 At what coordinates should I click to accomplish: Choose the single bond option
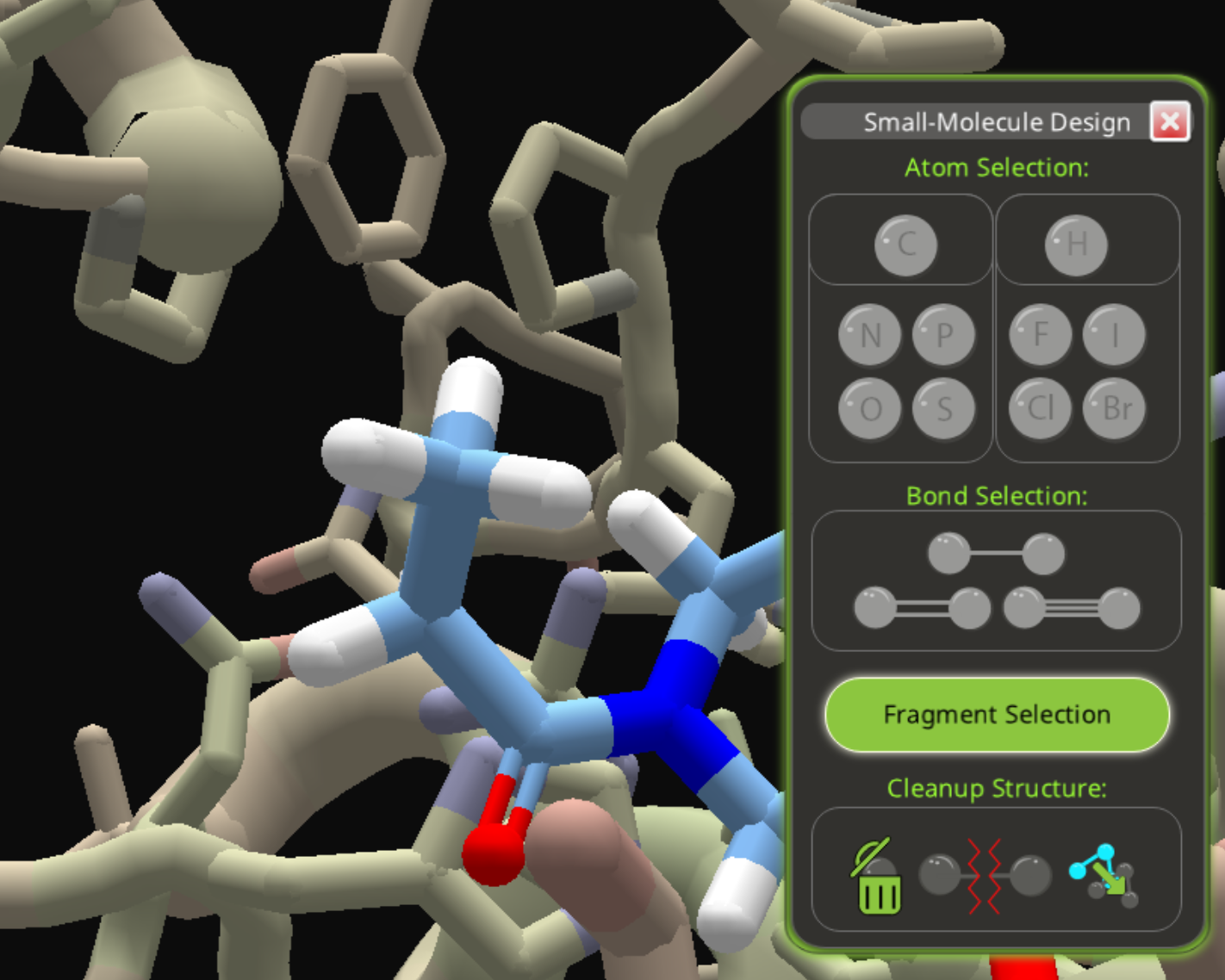[x=996, y=554]
